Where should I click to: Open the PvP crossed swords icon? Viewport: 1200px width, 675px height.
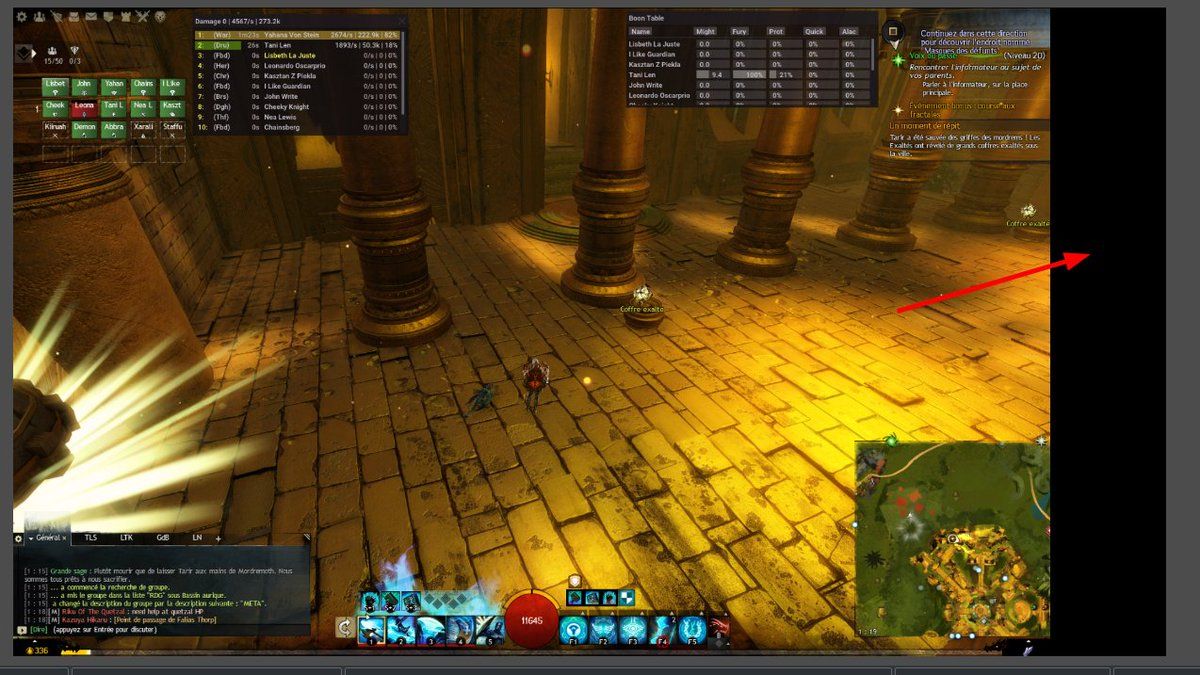pyautogui.click(x=142, y=17)
